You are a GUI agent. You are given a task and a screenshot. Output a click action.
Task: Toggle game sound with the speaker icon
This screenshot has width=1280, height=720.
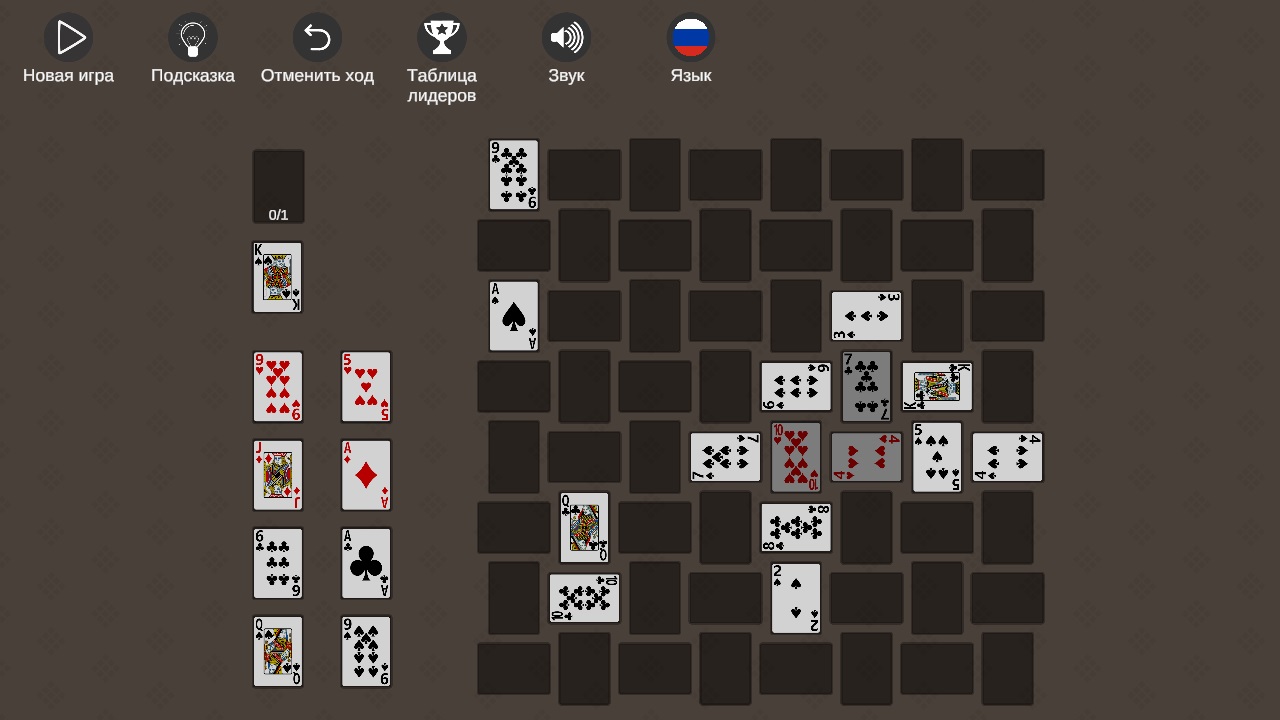tap(566, 37)
